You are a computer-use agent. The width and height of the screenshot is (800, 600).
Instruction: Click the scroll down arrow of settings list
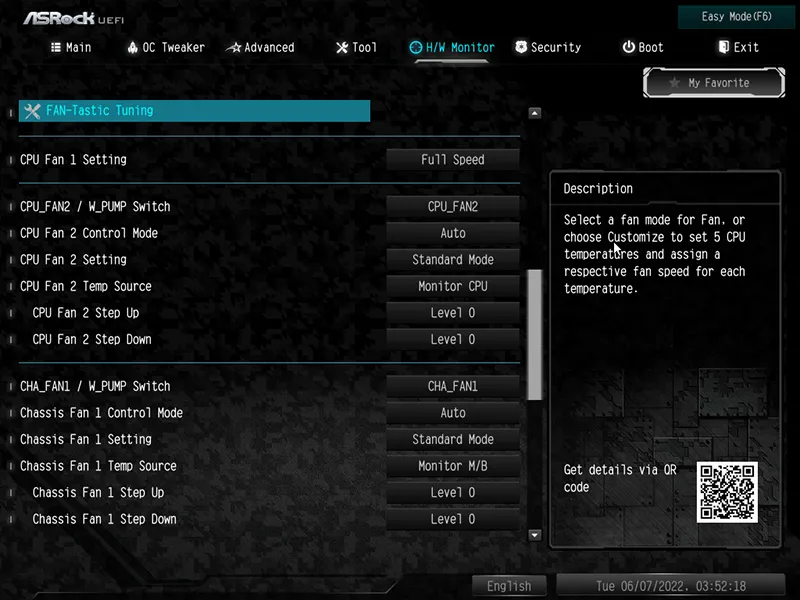point(534,536)
